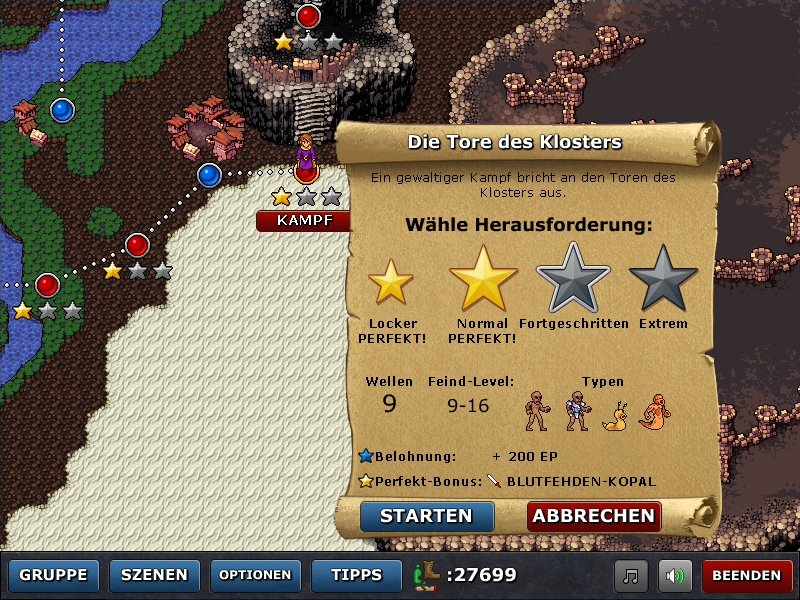This screenshot has width=800, height=600.
Task: Quit using the BEENDEN button
Action: (x=747, y=576)
